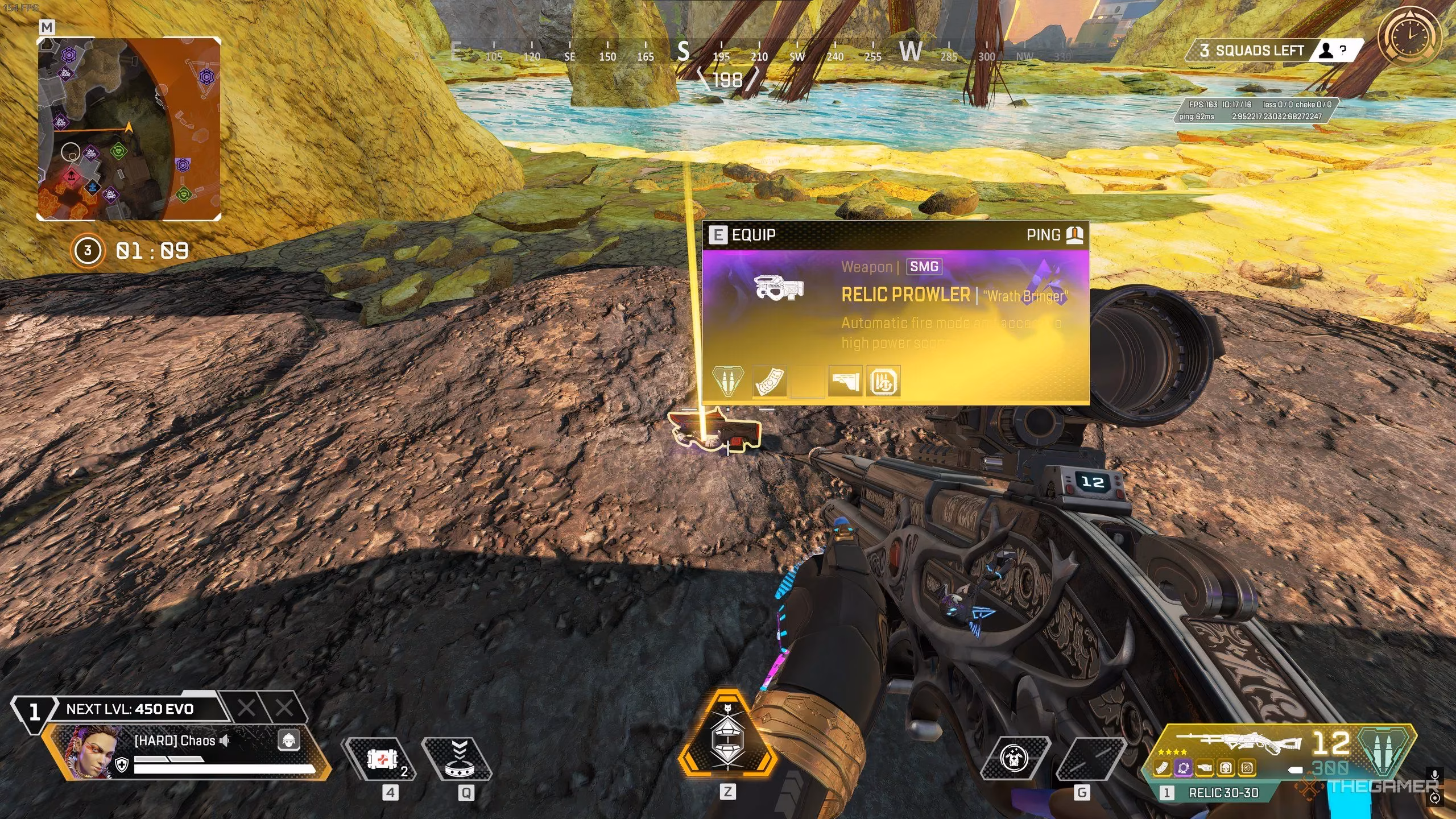The width and height of the screenshot is (1456, 819).
Task: Choose the stock attachment on Prowler card
Action: point(845,382)
